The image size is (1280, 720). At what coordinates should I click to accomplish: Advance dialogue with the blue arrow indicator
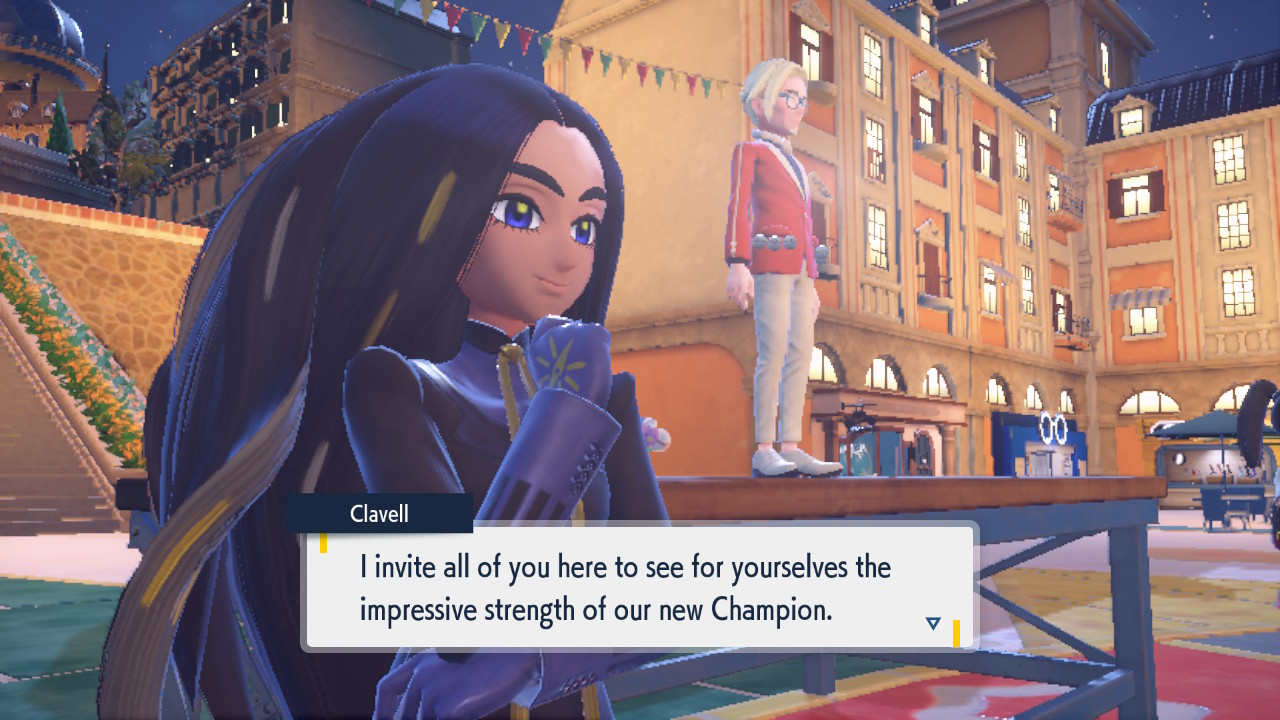pos(933,623)
